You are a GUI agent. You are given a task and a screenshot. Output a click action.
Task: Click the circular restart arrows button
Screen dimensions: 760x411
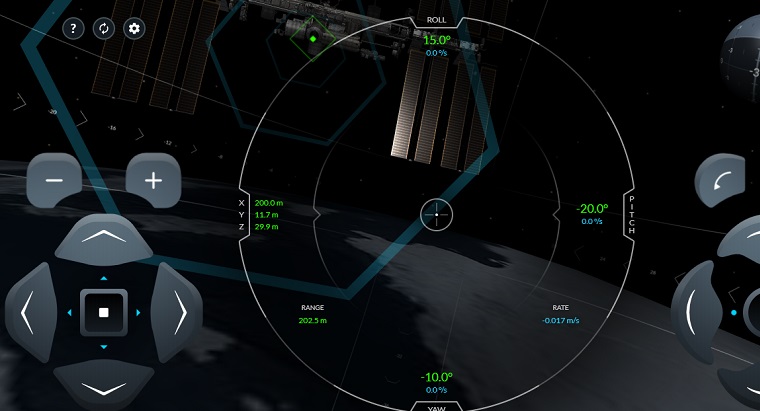102,28
